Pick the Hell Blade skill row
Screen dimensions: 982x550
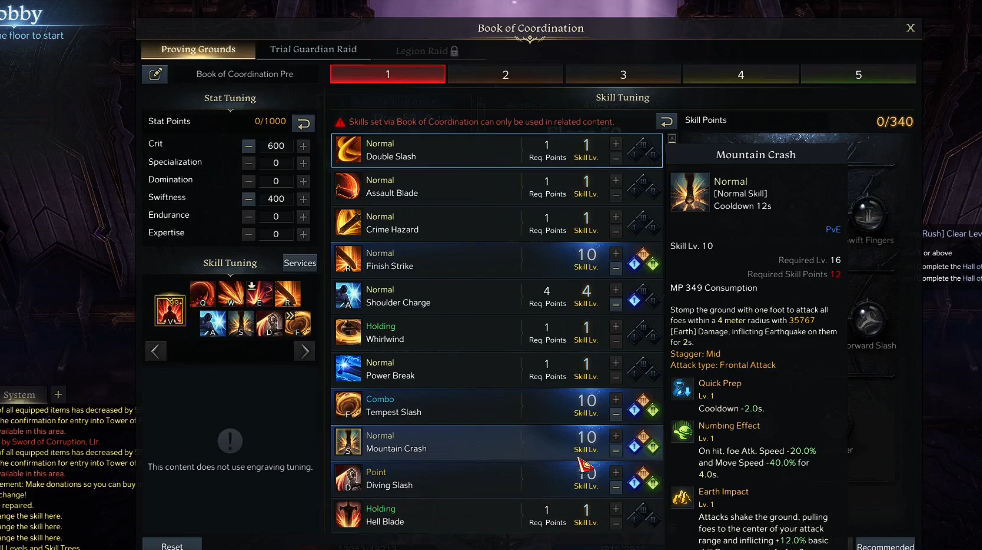430,515
